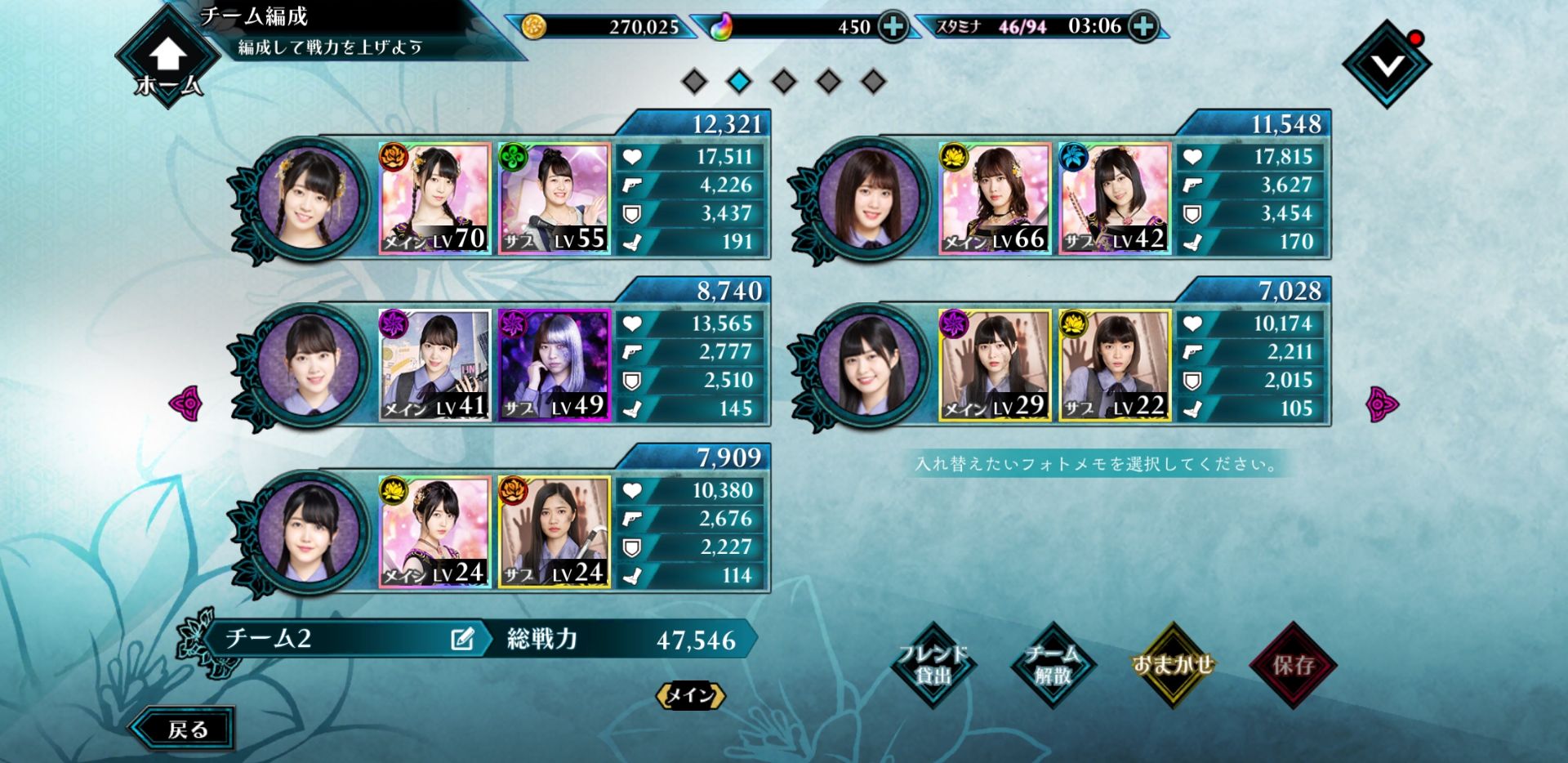Choose the main photo card level 66
Image resolution: width=1568 pixels, height=763 pixels.
(x=995, y=199)
